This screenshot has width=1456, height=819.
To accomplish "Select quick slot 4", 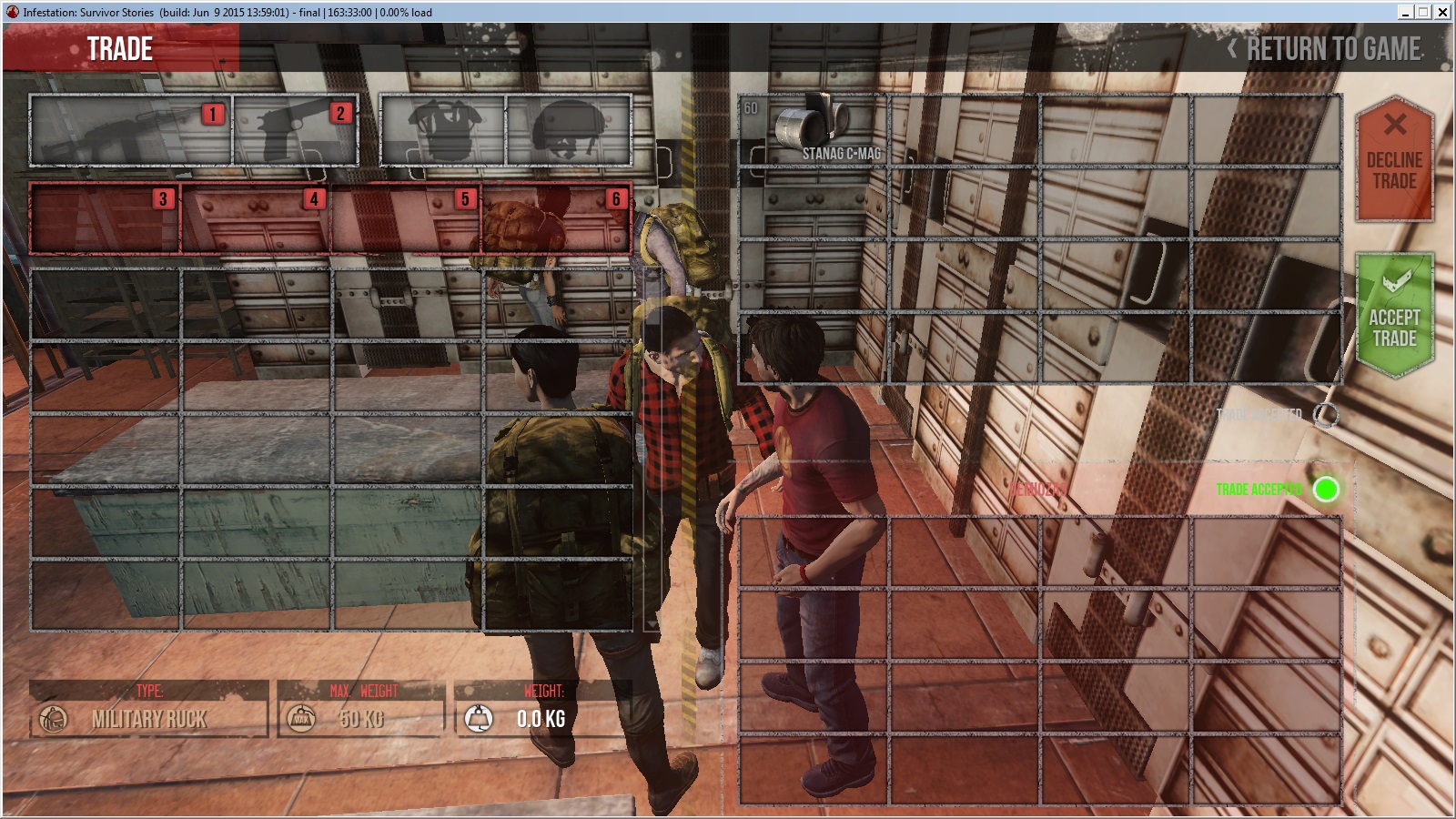I will point(256,218).
